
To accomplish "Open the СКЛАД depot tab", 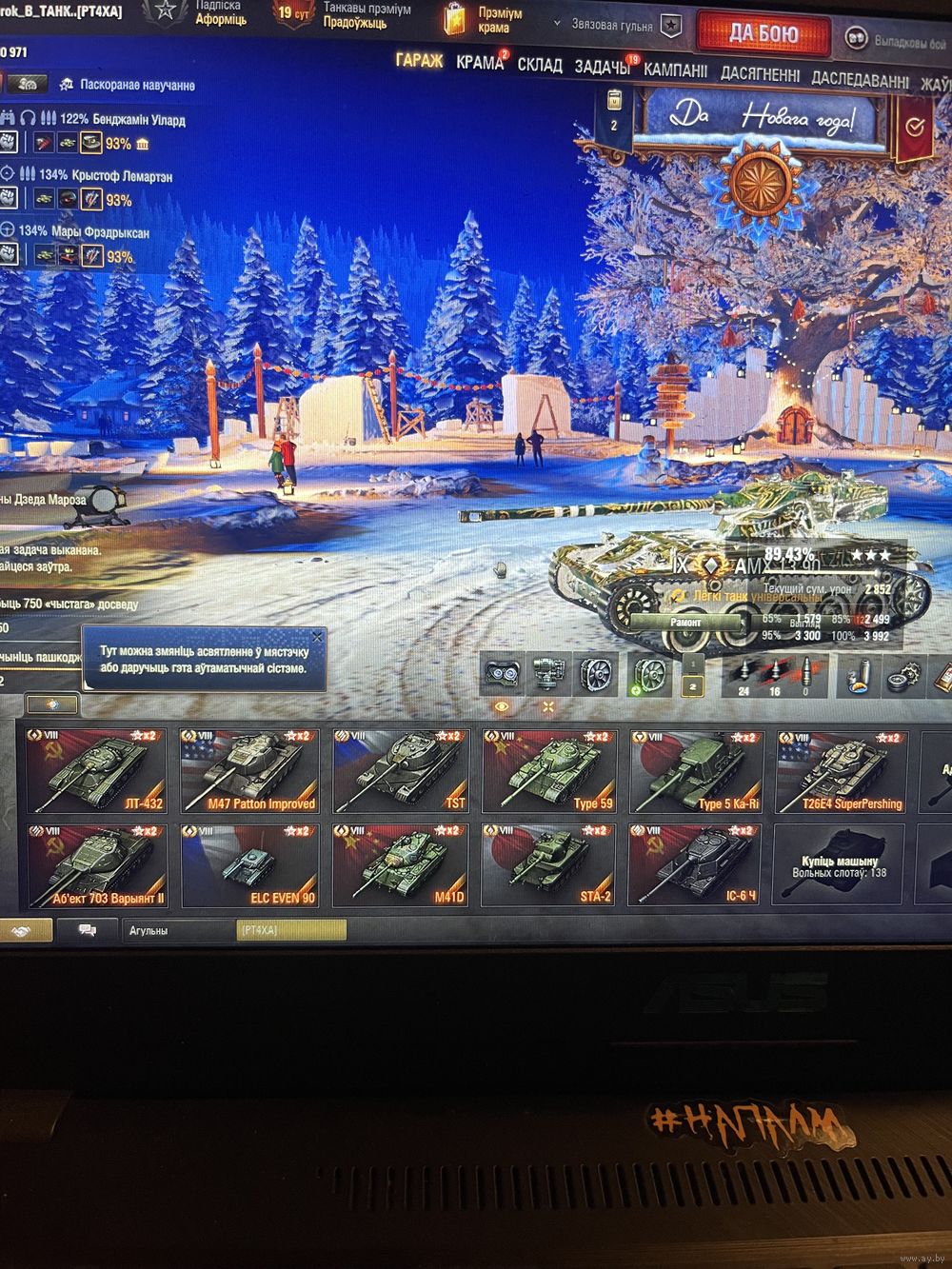I will (x=540, y=65).
